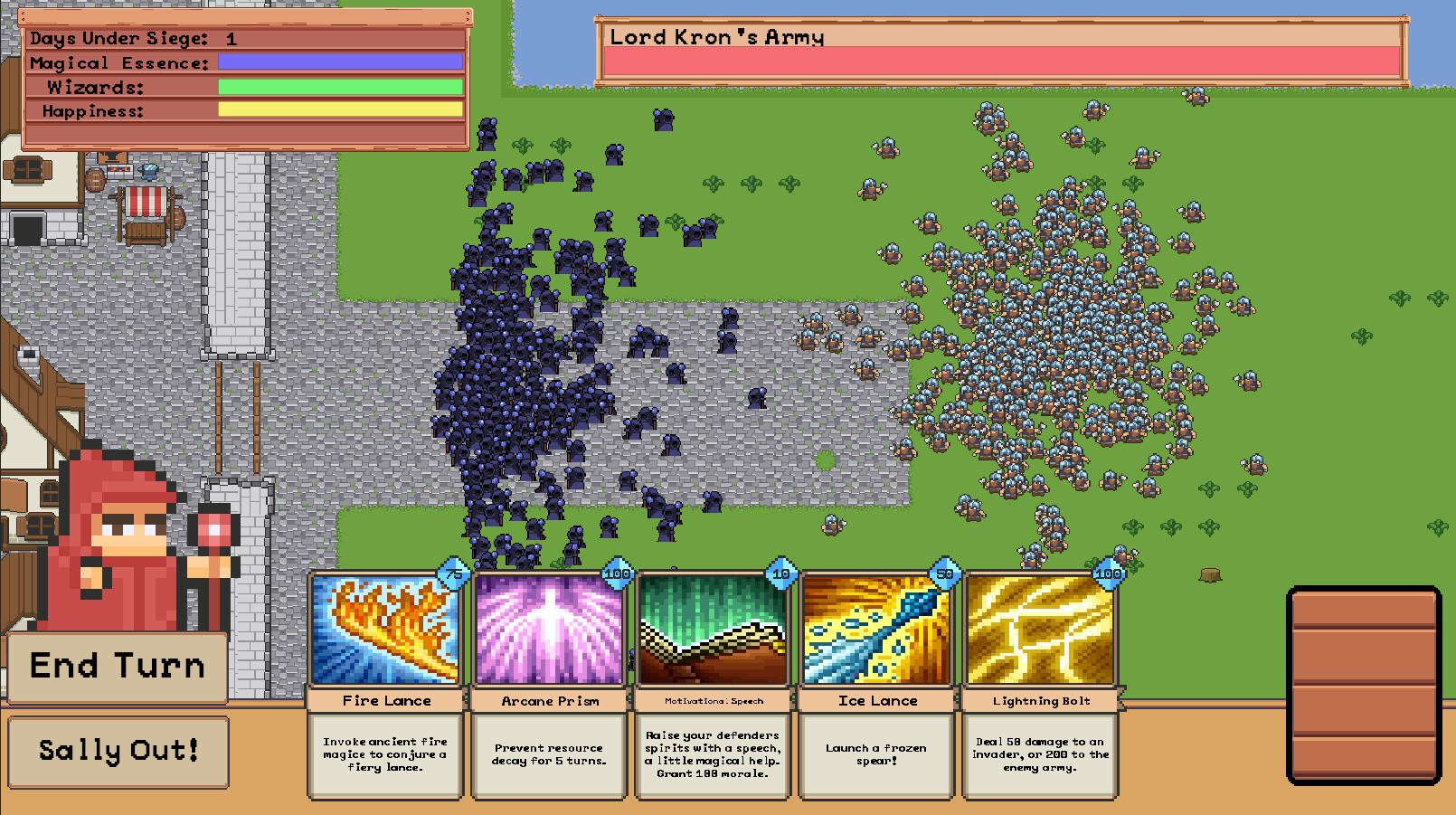This screenshot has height=815, width=1456.
Task: Select the Ice Lance frozen spear icon
Action: point(875,630)
